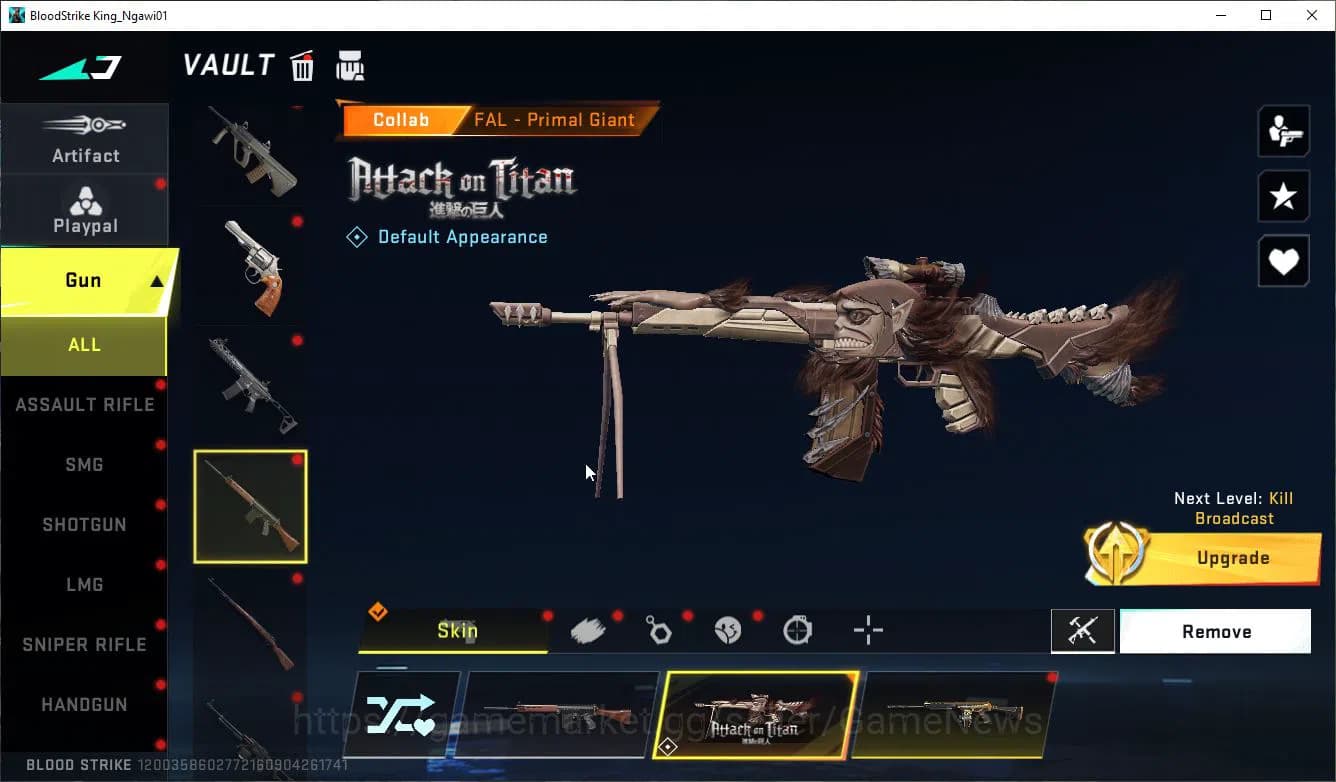The height and width of the screenshot is (782, 1336).
Task: Select the SNIPER RIFLE category
Action: [84, 644]
